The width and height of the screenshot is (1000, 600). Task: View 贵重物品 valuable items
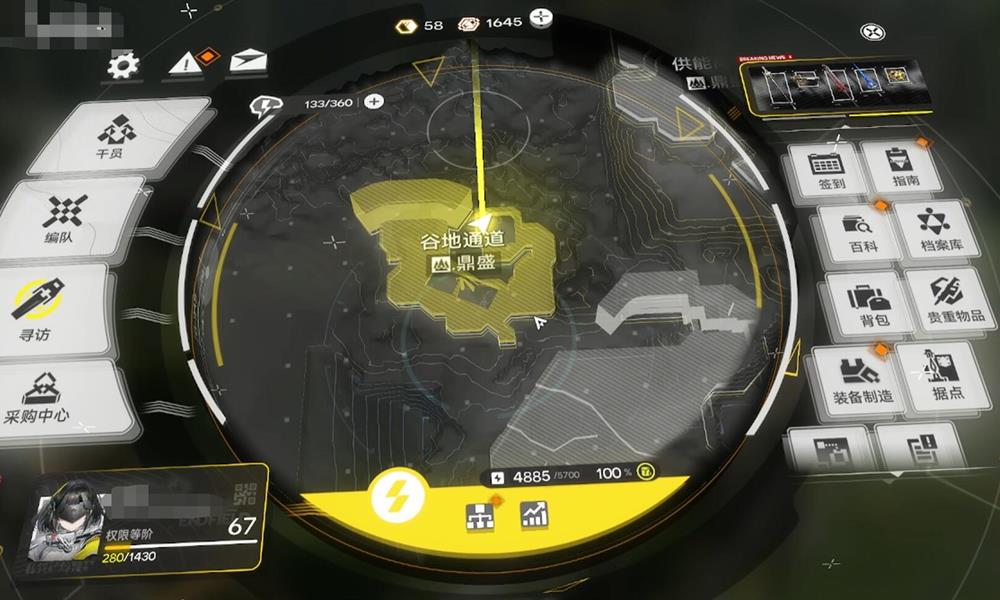(945, 299)
